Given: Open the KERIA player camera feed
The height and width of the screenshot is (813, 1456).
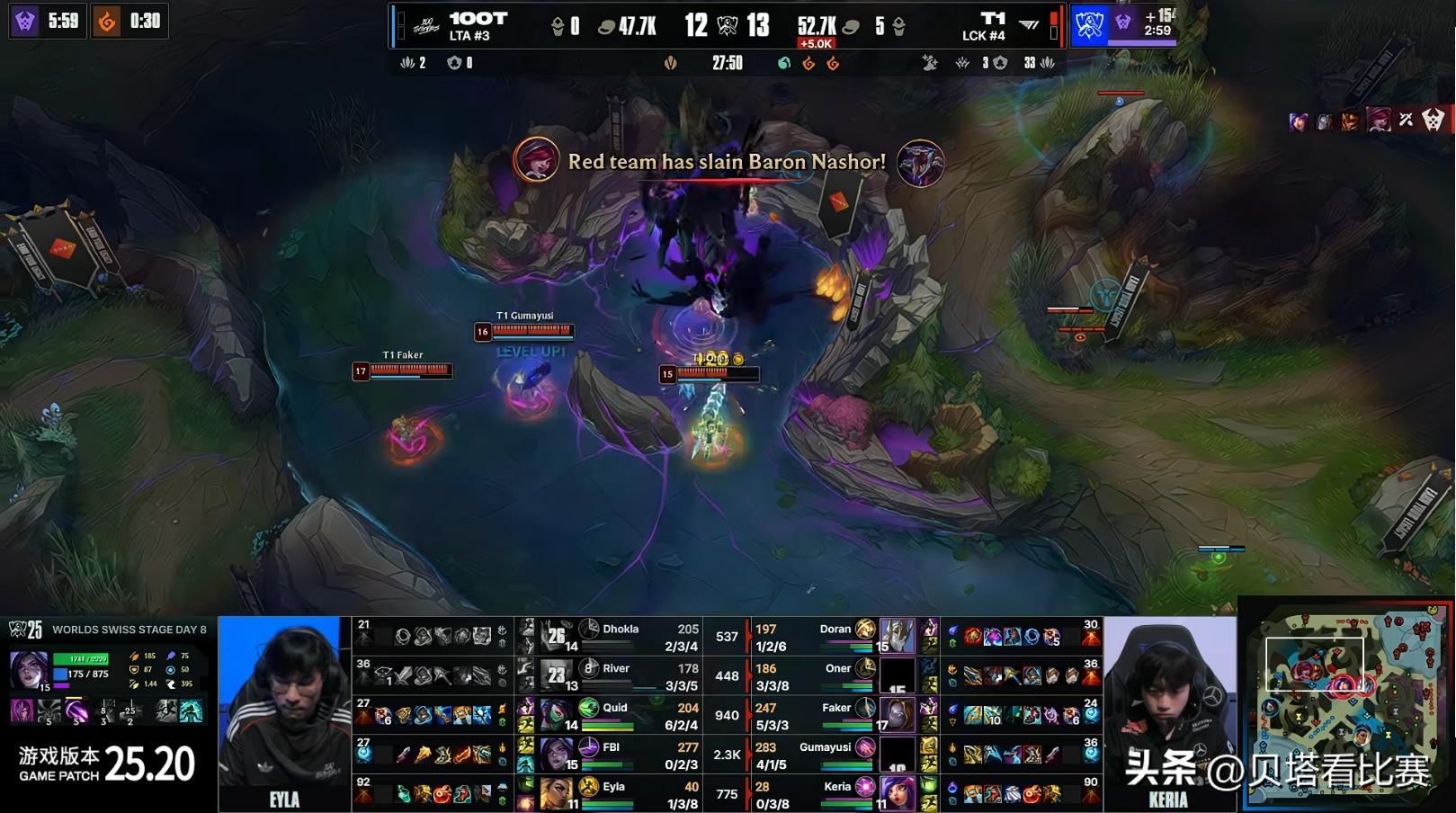Looking at the screenshot, I should 1168,713.
